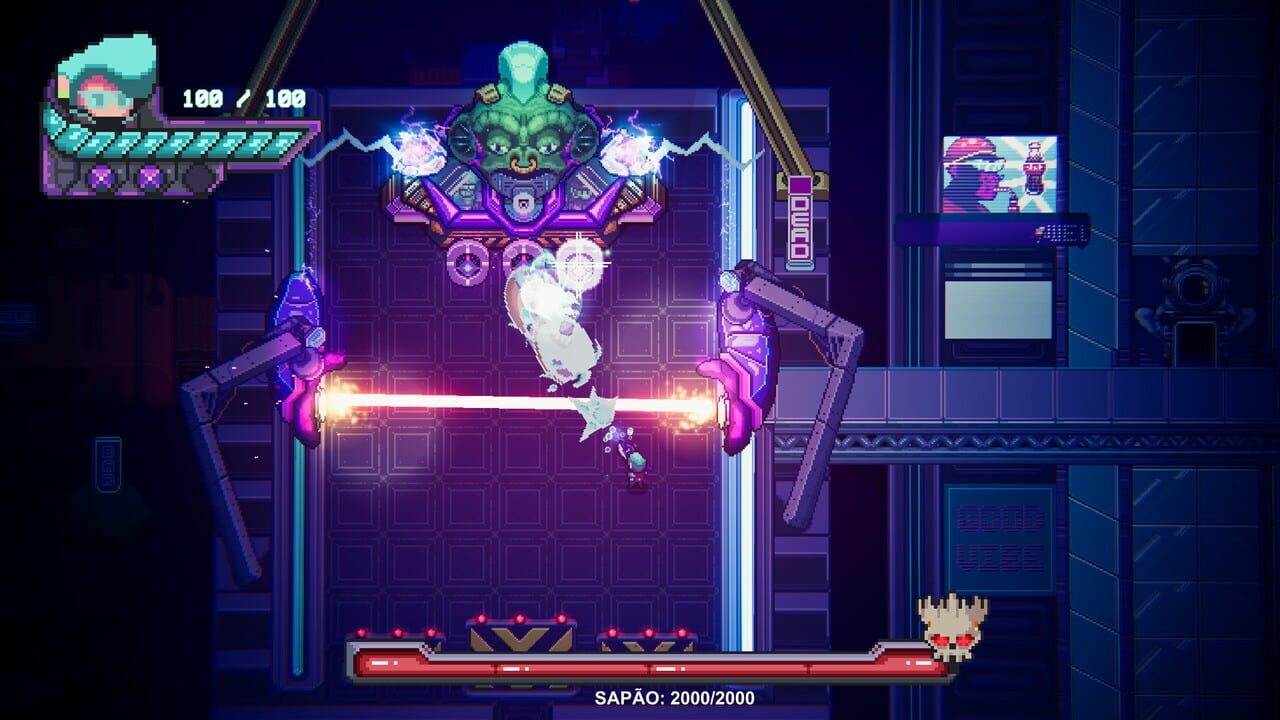Viewport: 1280px width, 720px height.
Task: Click the skull icon on the boss health bar
Action: click(x=950, y=630)
